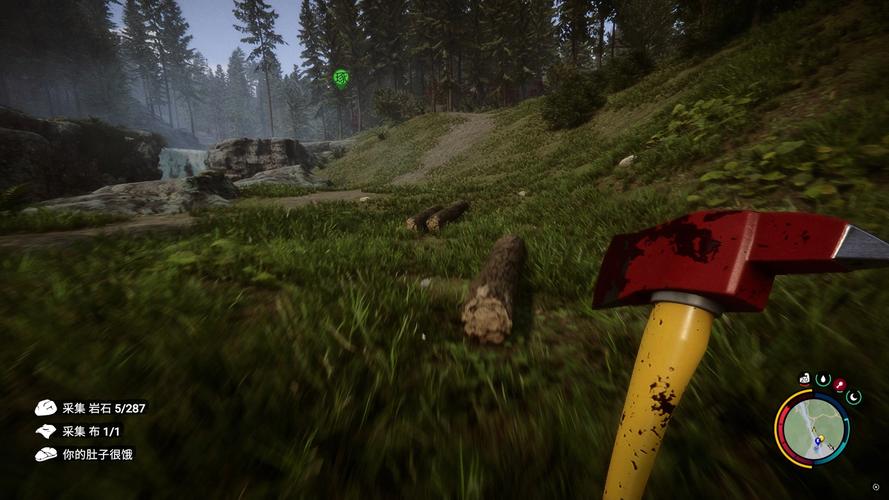
Task: Click the water drop hydration icon
Action: [x=823, y=380]
